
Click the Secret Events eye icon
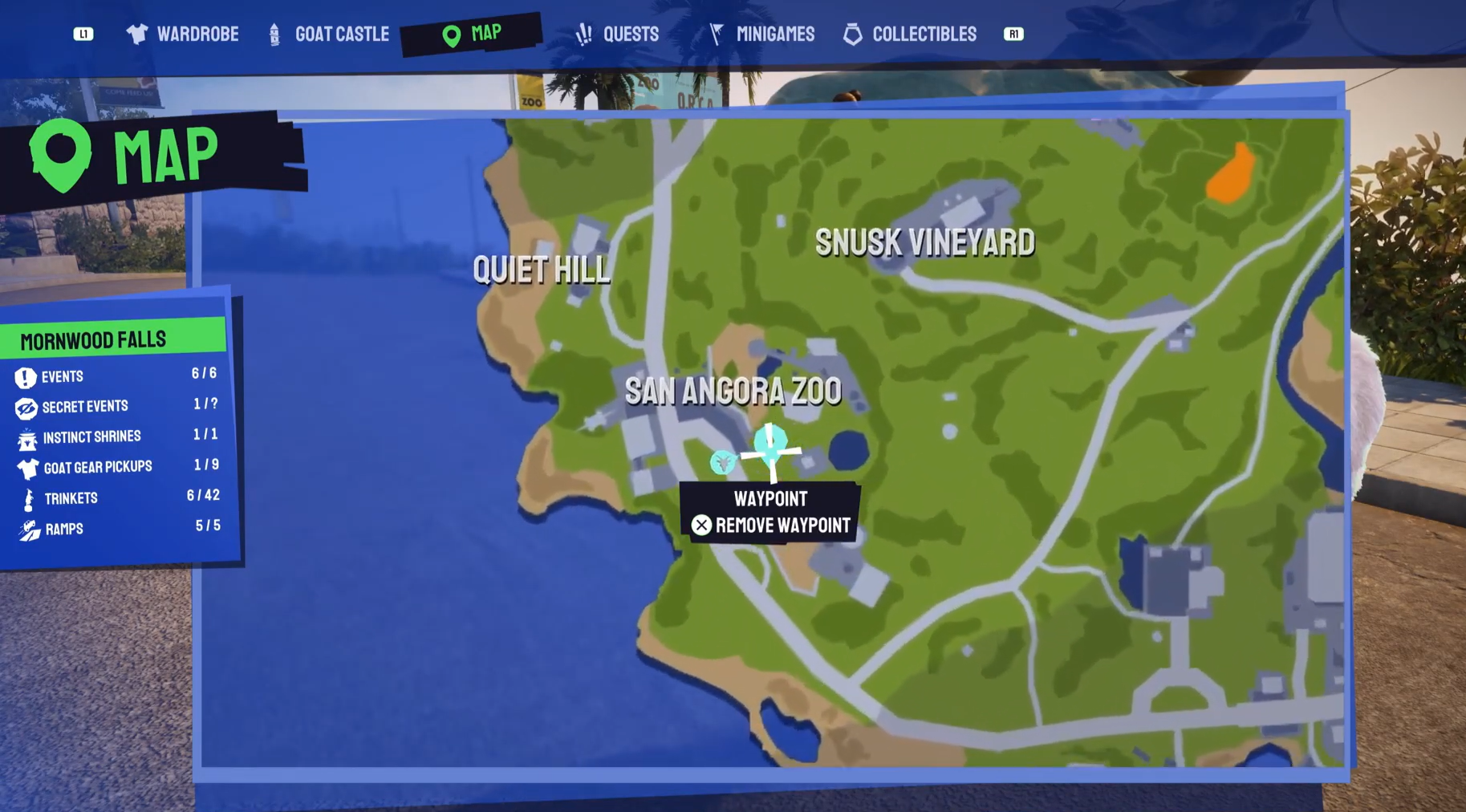(x=25, y=406)
